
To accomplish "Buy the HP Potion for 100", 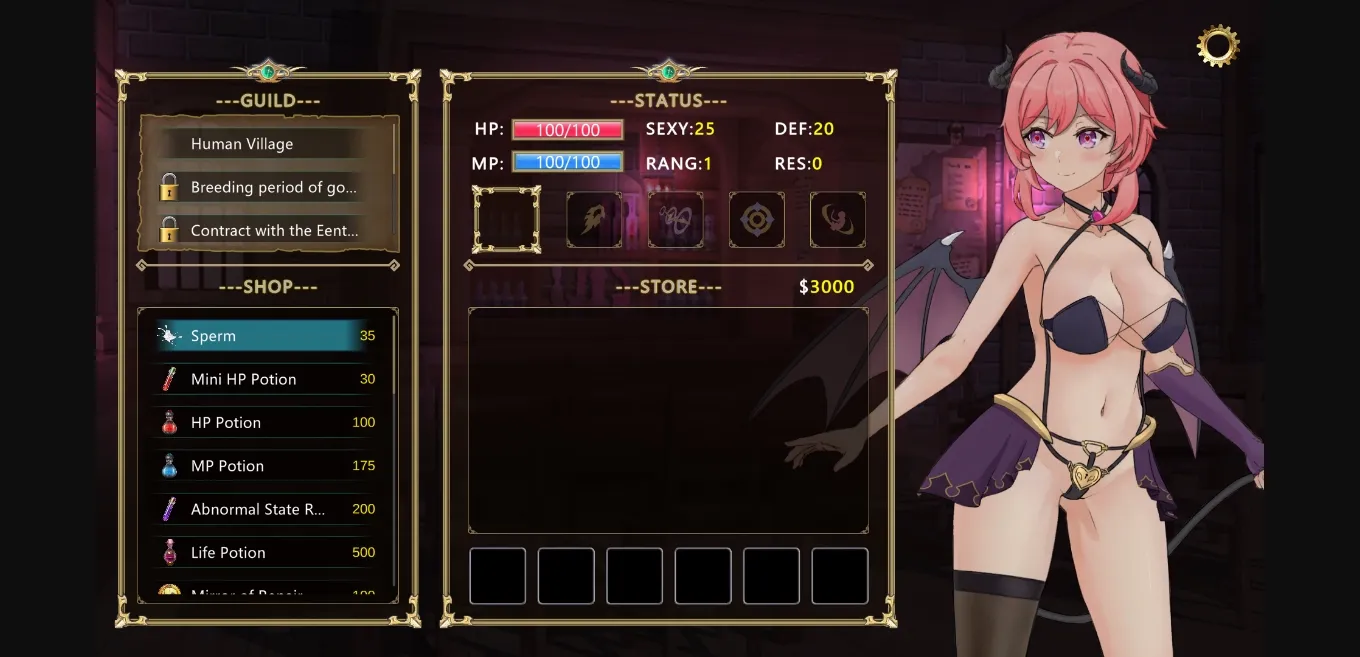I will (x=266, y=422).
